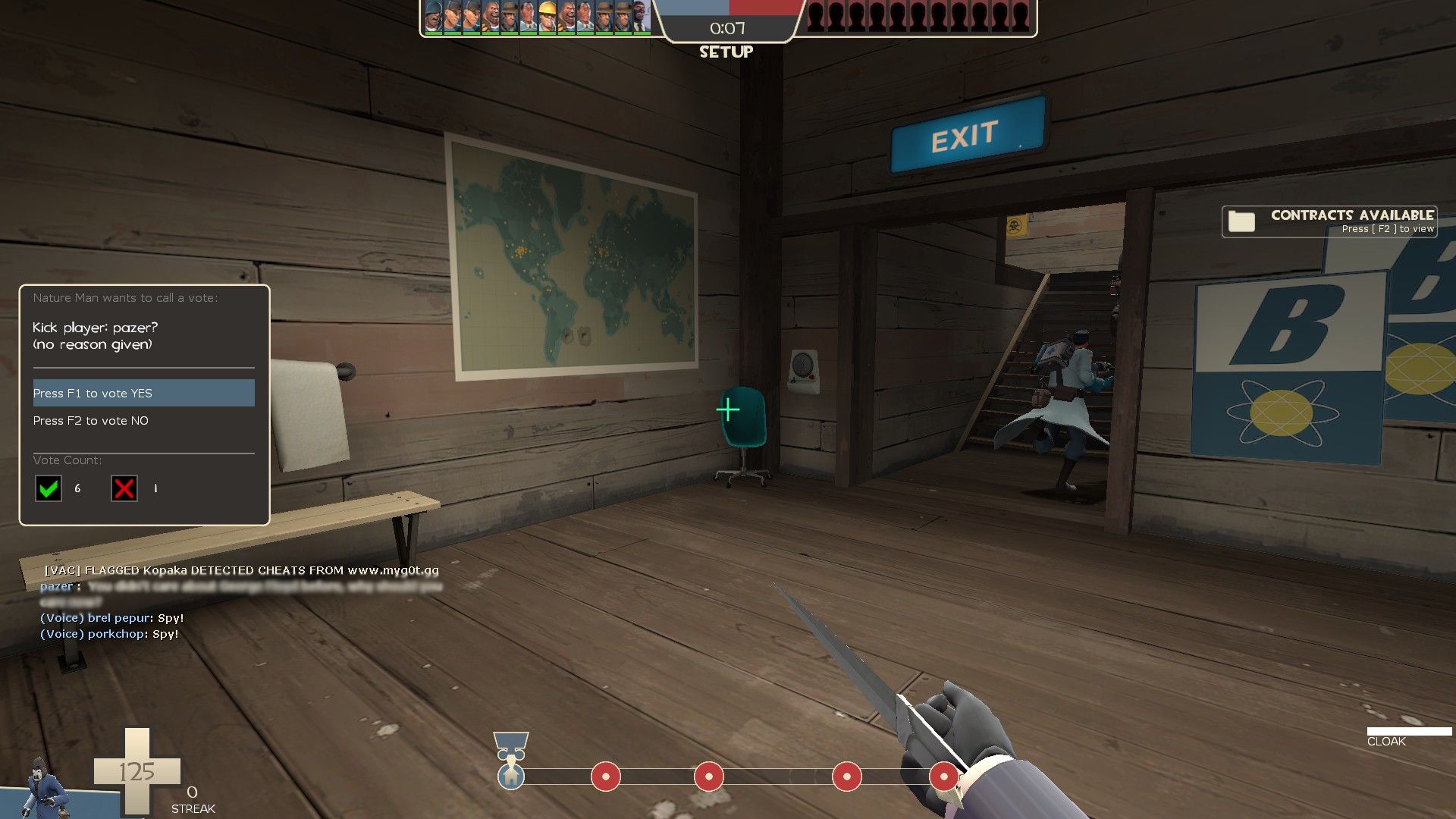The image size is (1456, 819).
Task: Select the Press F2 to vote NO option
Action: pos(91,420)
